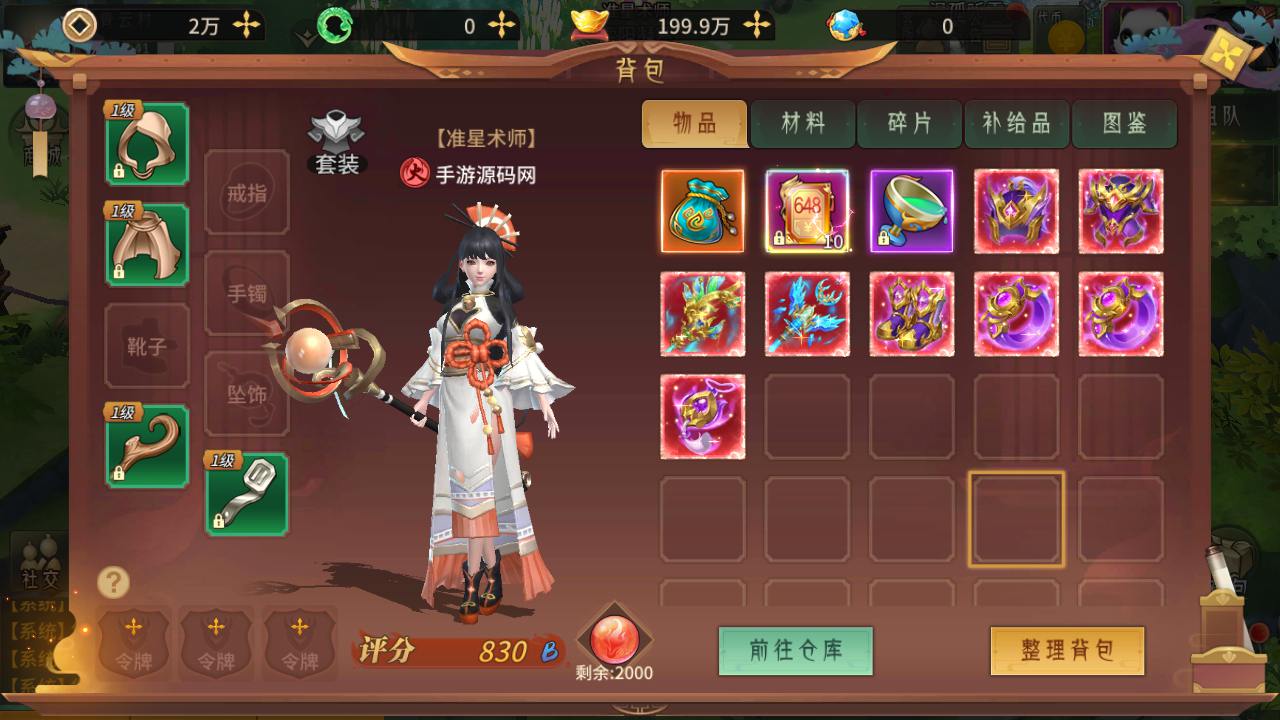Select the equipped robe armor slot

click(147, 245)
